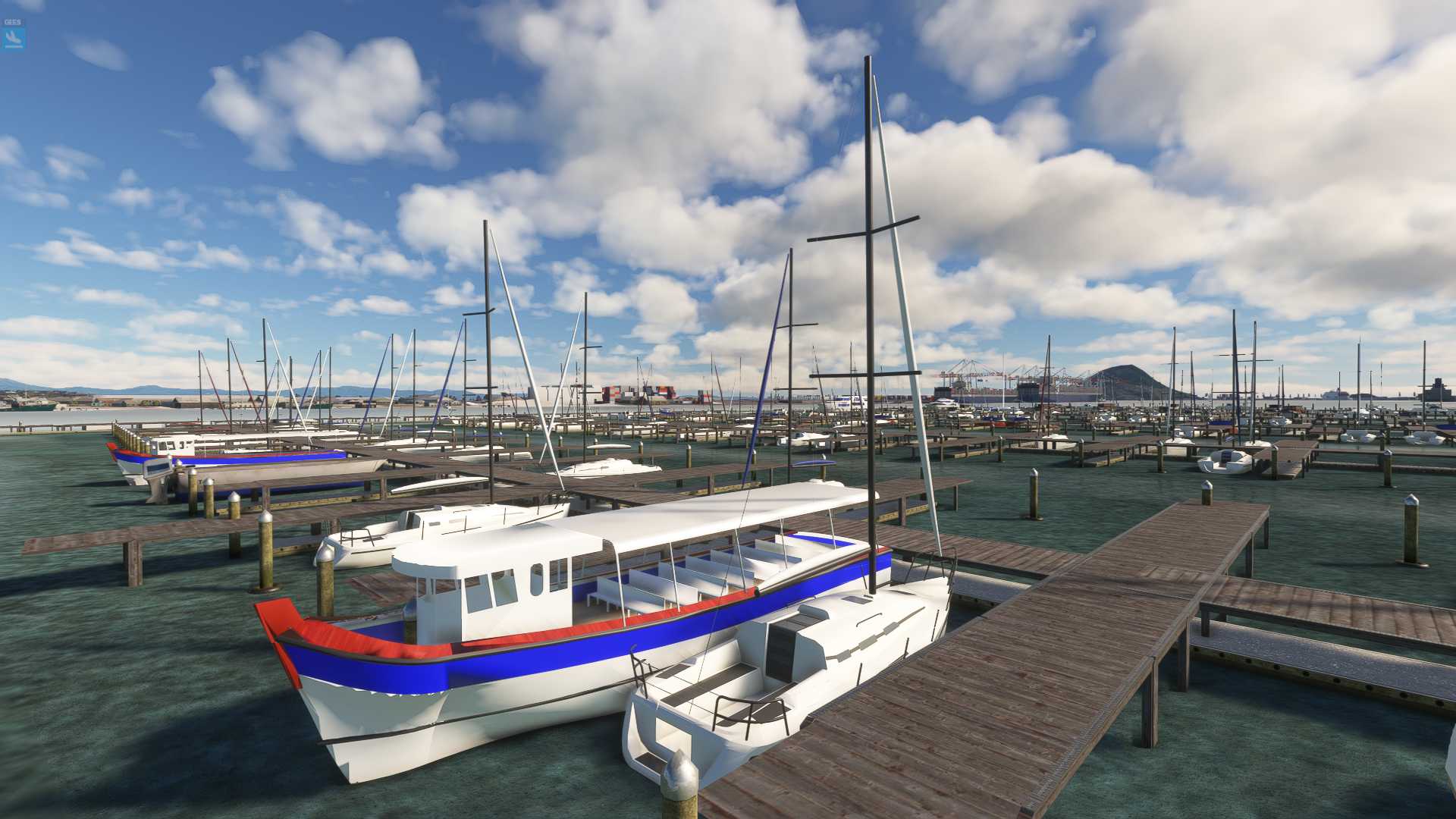1456x819 pixels.
Task: Open the GEES landing overlay icon
Action: (x=13, y=36)
